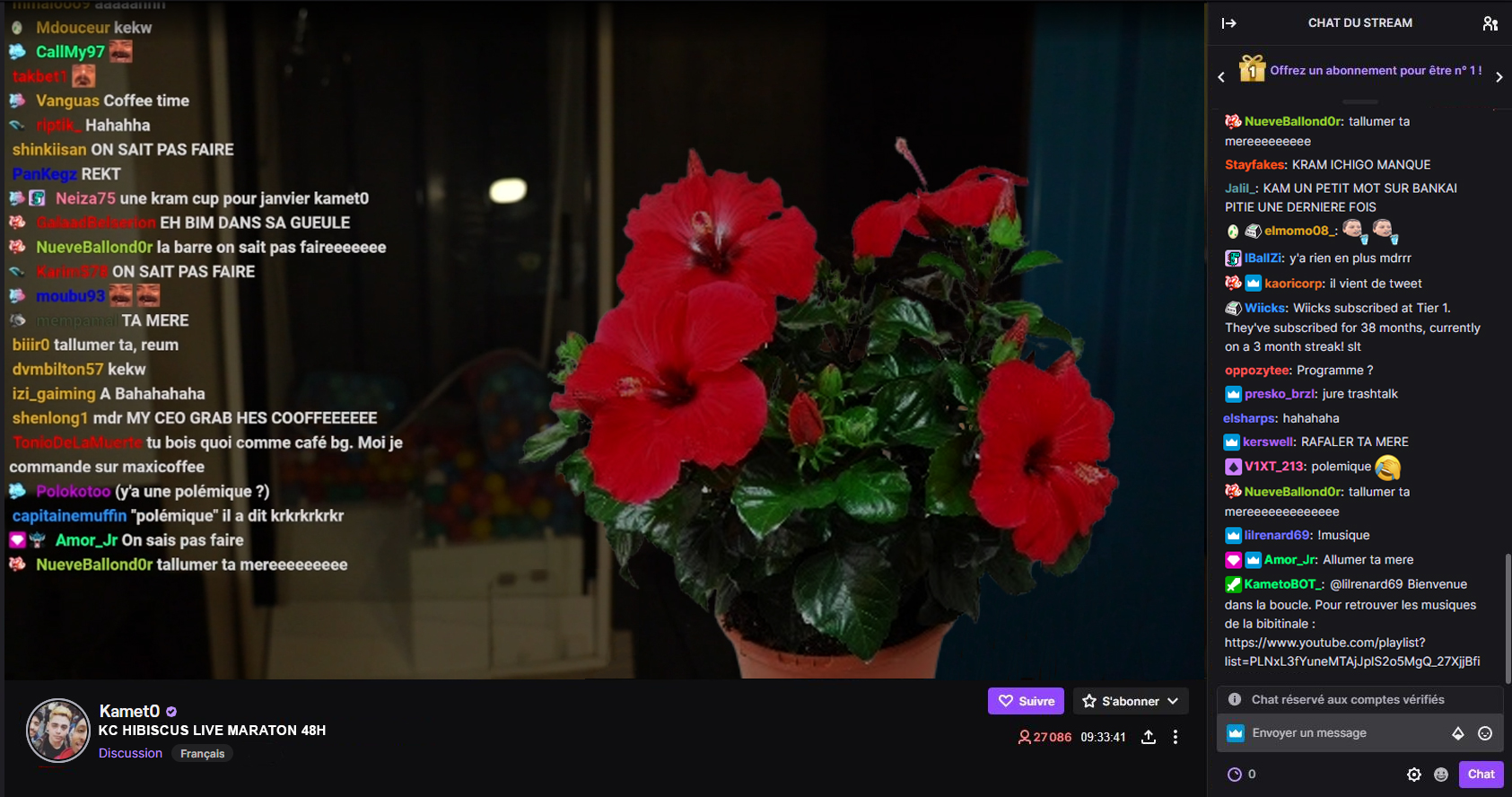Collapse the stream chat panel arrow

point(1228,23)
